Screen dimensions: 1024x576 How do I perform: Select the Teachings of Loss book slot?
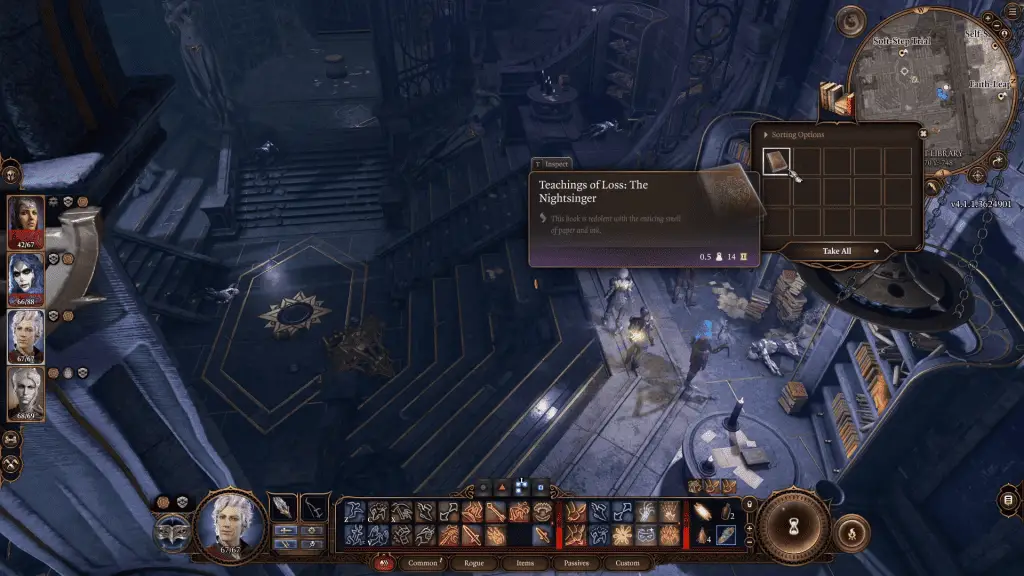pos(777,162)
